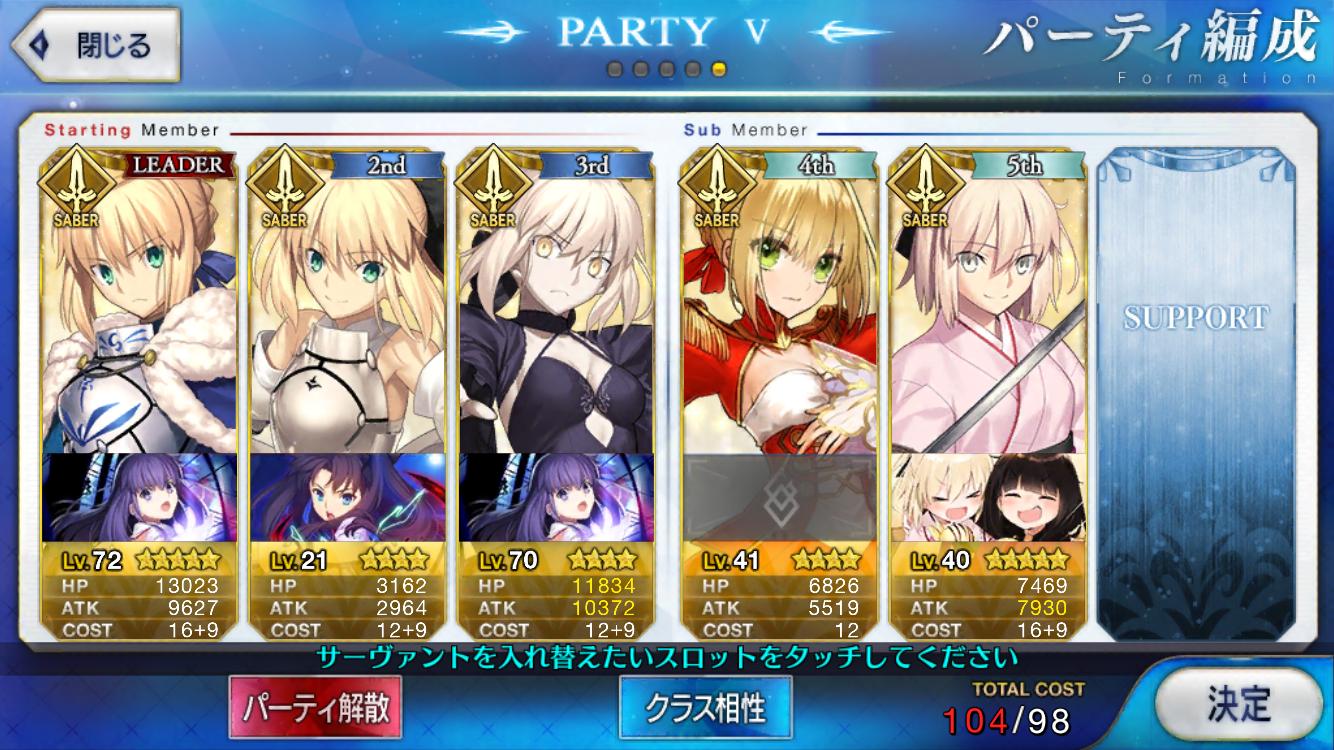Choose the 2nd slot Saber servant
The image size is (1334, 750).
coord(346,300)
